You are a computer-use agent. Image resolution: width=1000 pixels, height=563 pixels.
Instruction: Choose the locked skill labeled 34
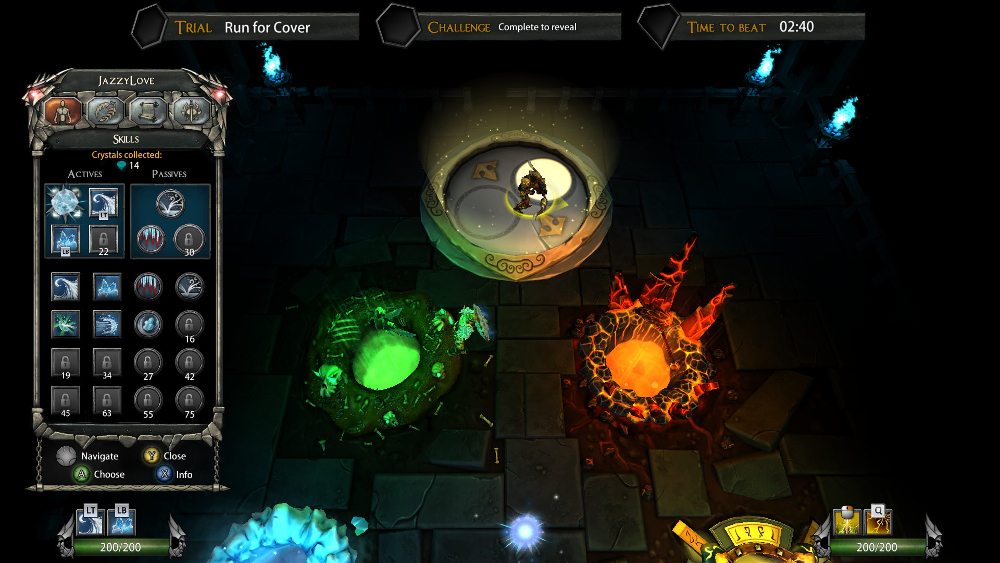[107, 362]
